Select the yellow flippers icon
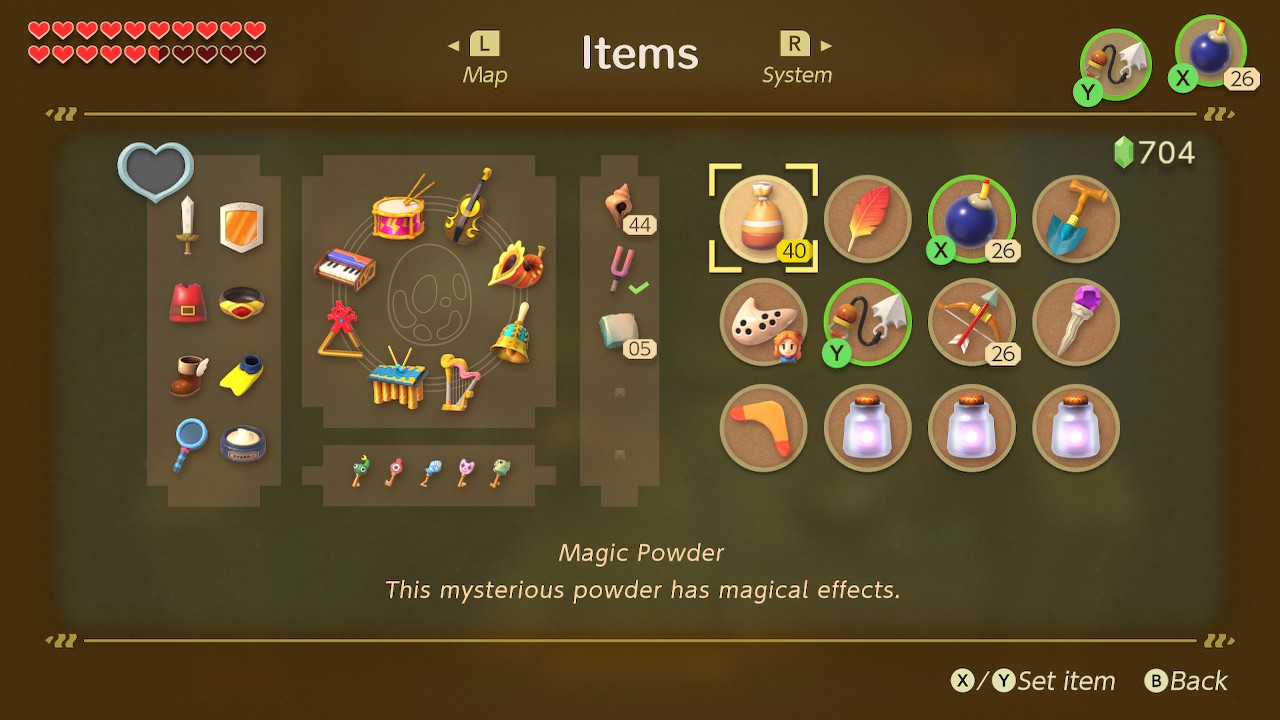The image size is (1280, 720). pyautogui.click(x=241, y=375)
